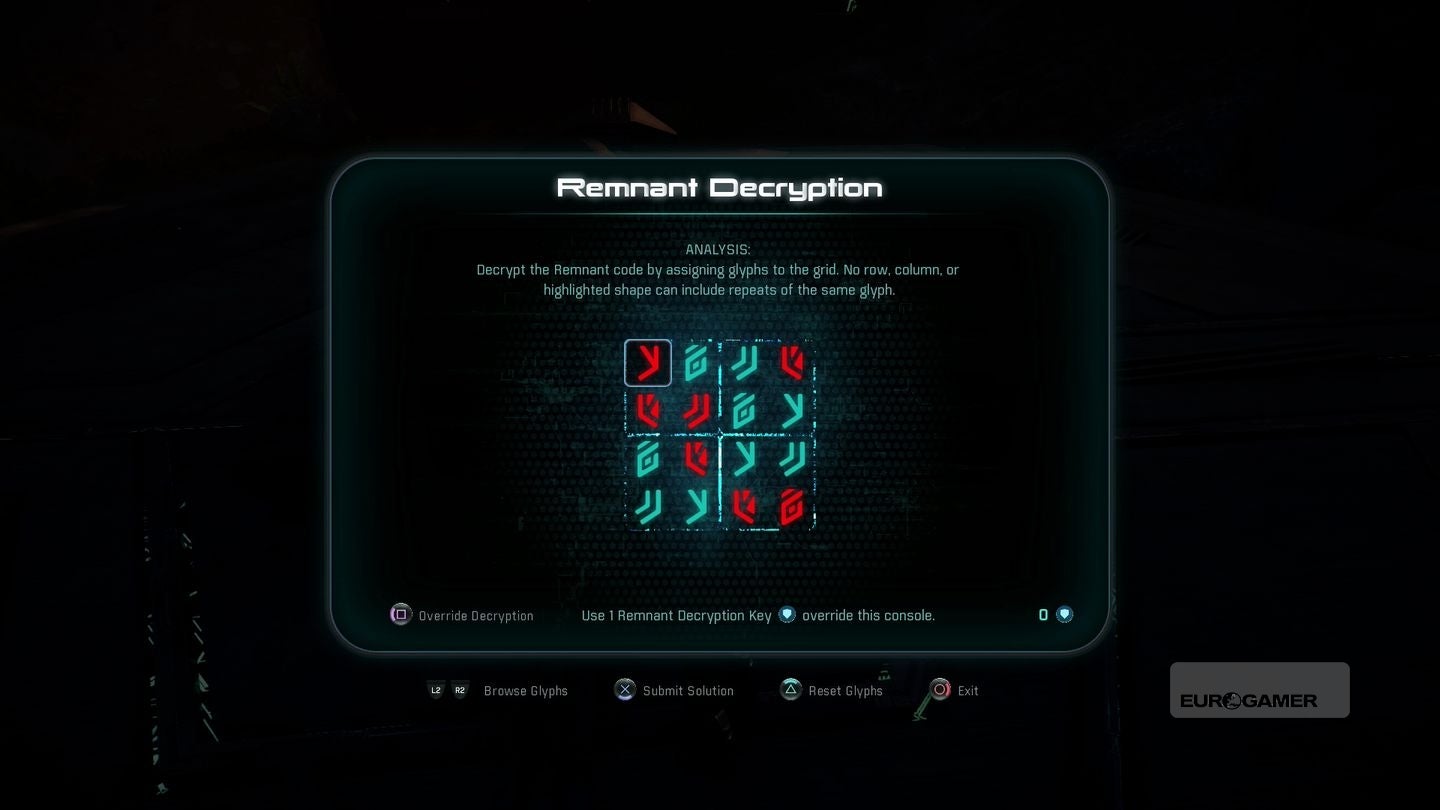The image size is (1440, 810).
Task: Submit Solution for the puzzle
Action: [x=688, y=690]
